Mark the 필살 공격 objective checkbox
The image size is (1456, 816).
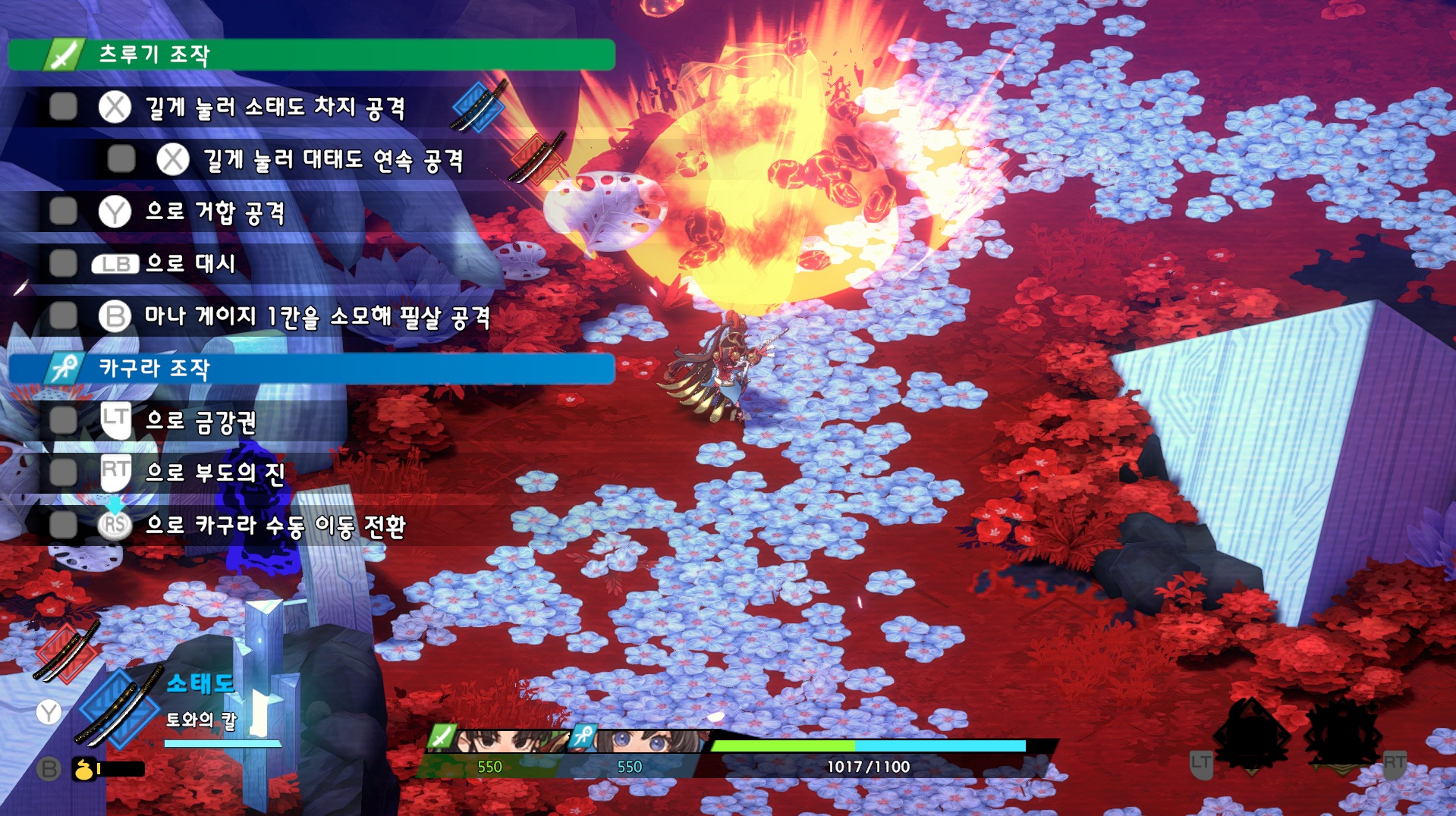pos(63,315)
